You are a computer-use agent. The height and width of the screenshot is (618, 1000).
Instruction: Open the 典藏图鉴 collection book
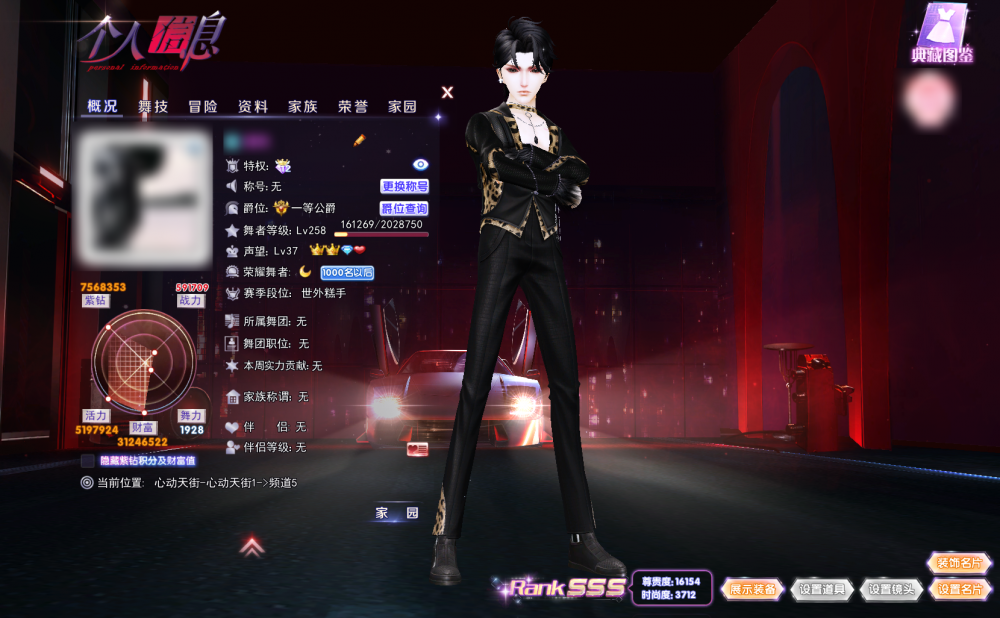(942, 35)
